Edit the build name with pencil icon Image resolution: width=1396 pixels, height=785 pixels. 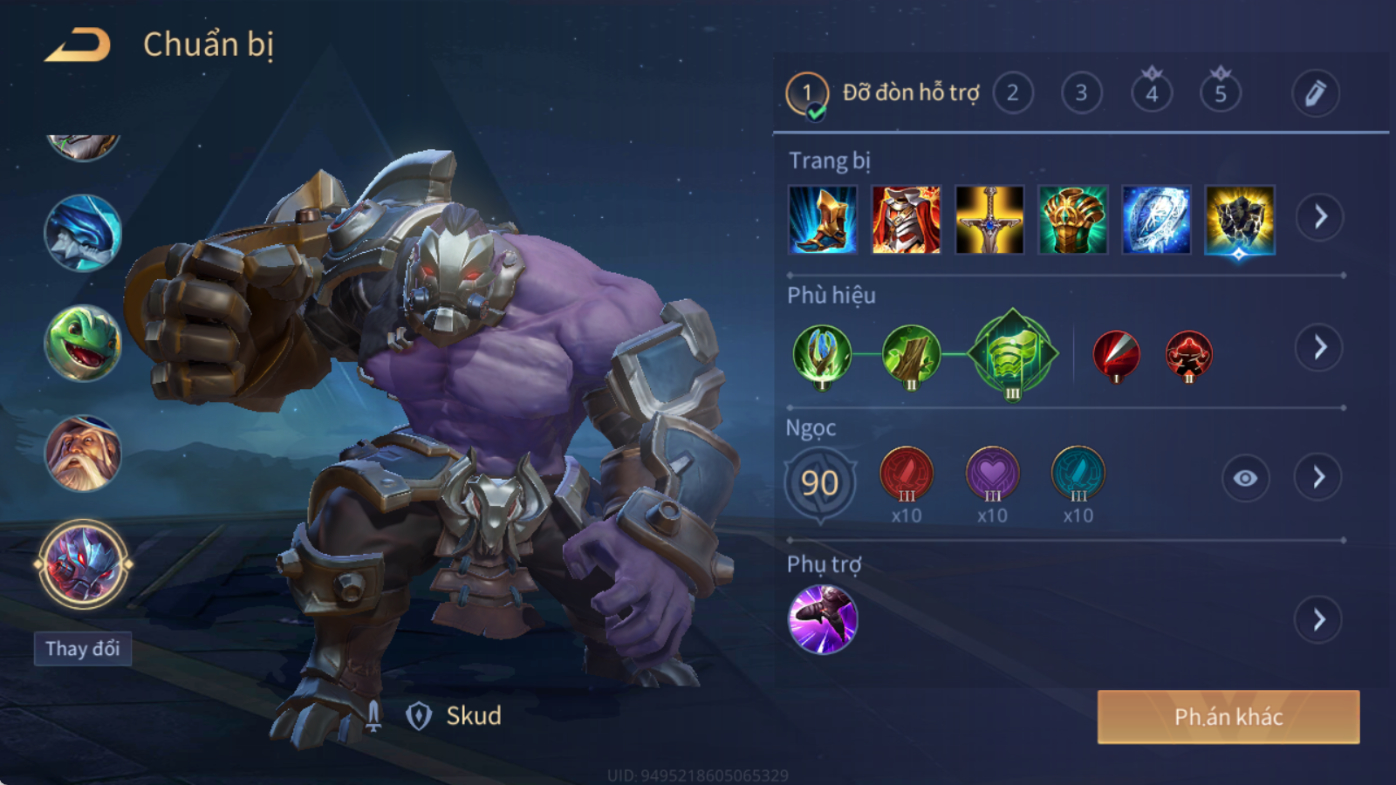pyautogui.click(x=1315, y=94)
